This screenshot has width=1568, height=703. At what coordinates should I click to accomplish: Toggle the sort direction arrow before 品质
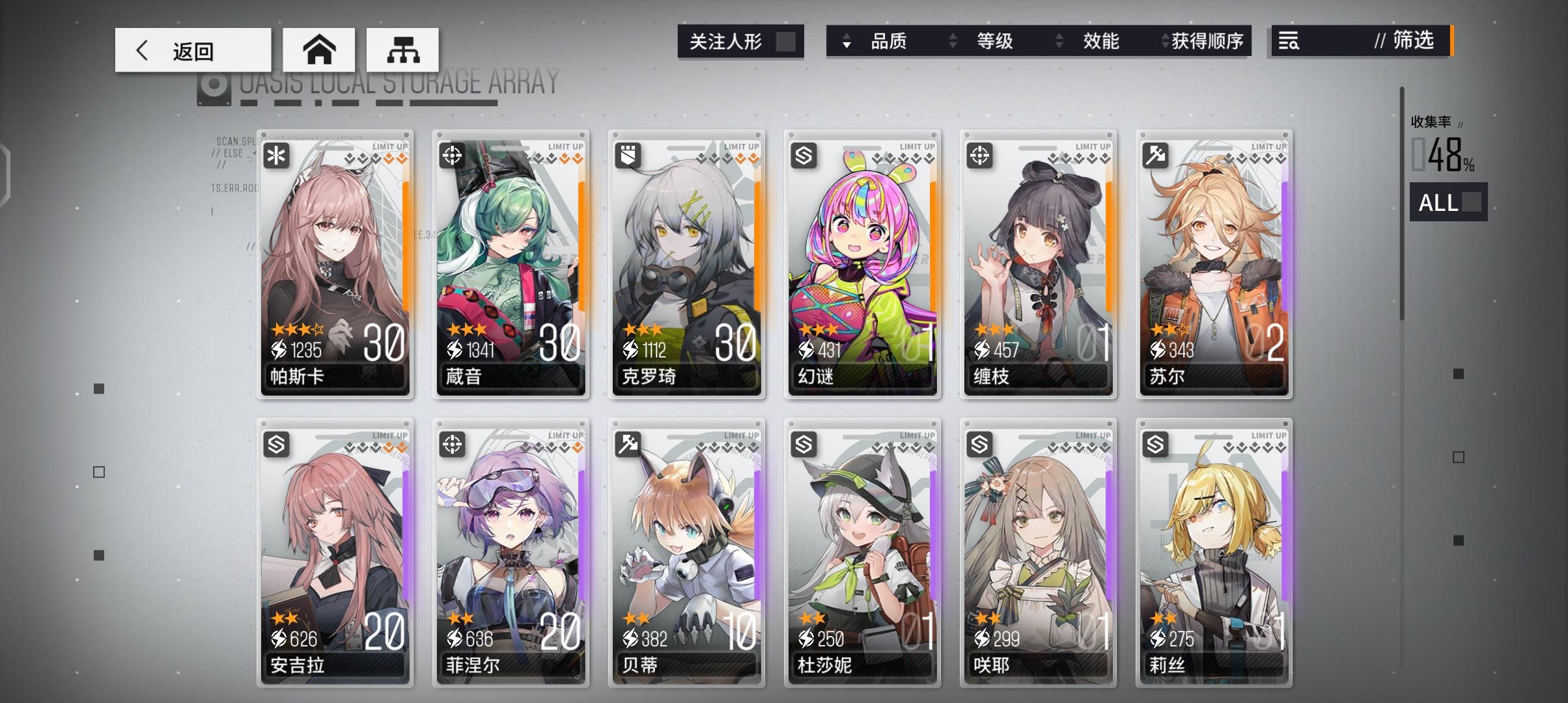click(846, 42)
